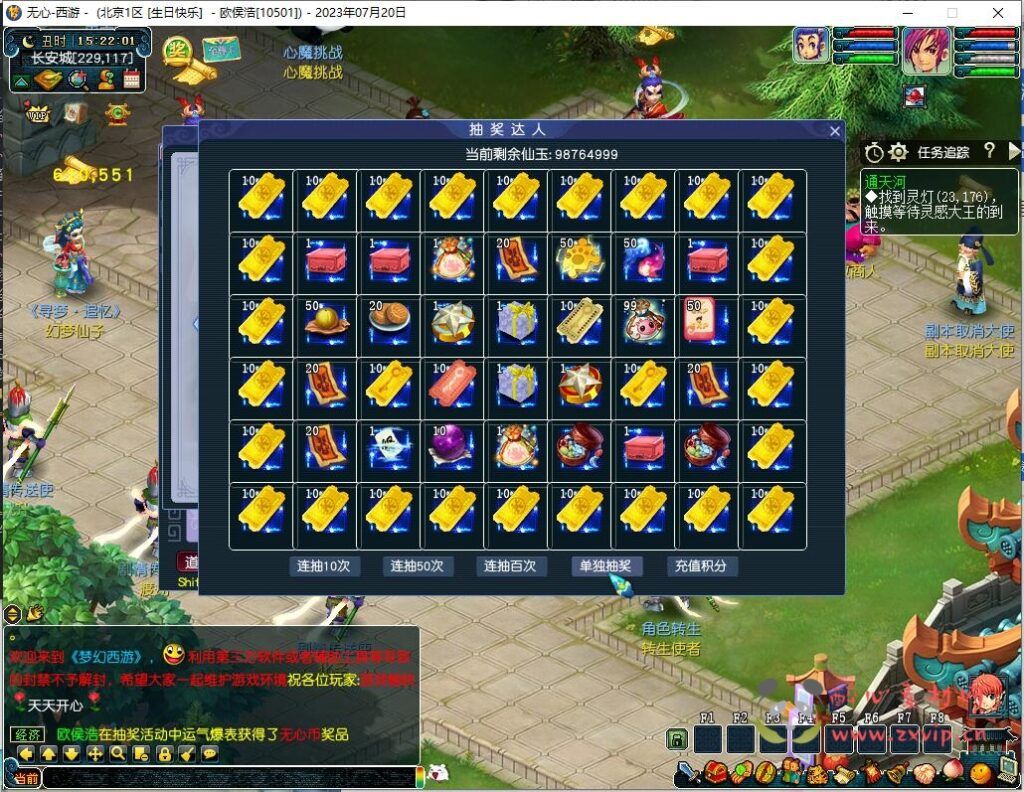
Task: Select the golden paw print prize
Action: [x=581, y=261]
